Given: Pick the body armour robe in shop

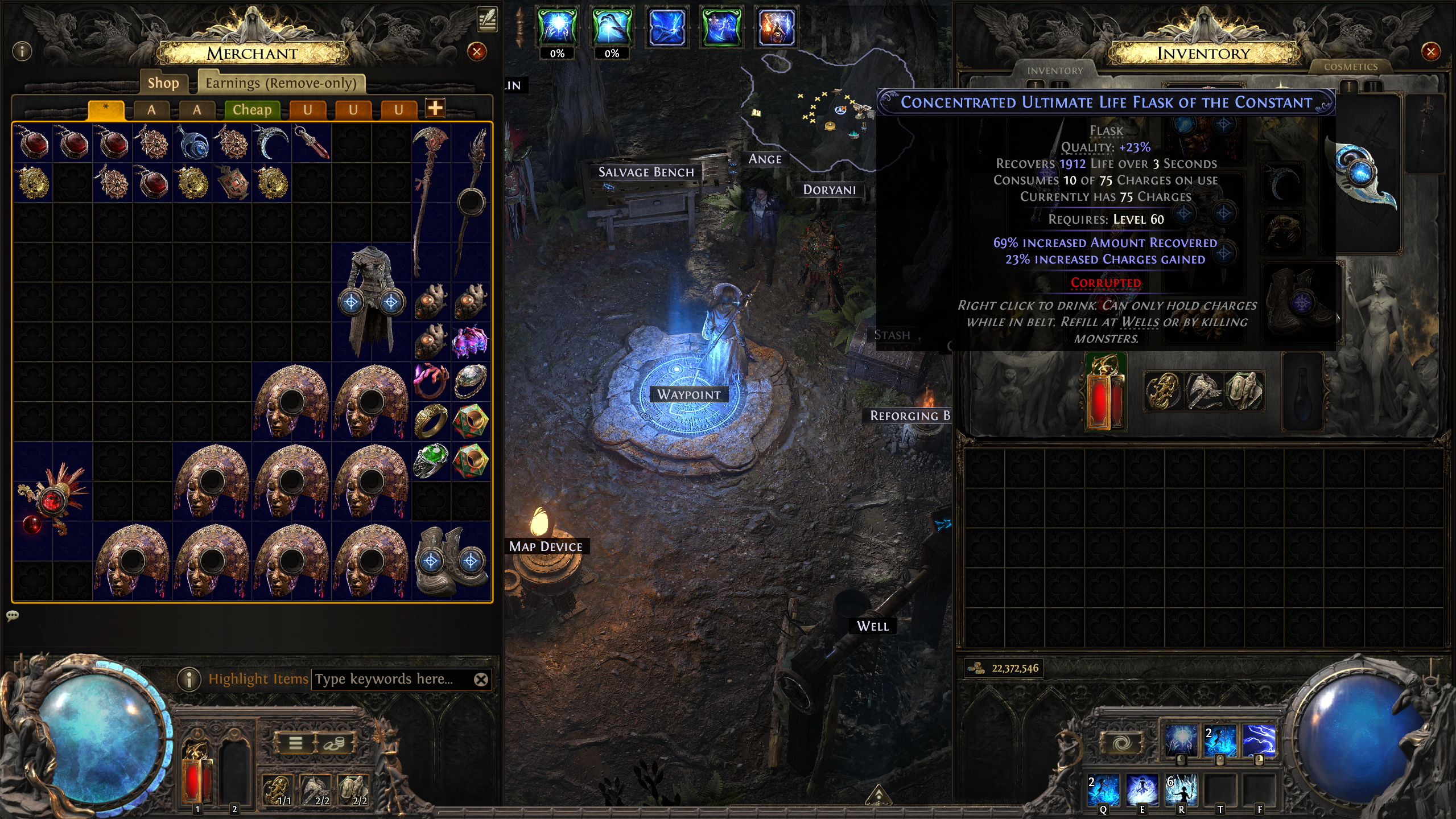Looking at the screenshot, I should 371,302.
